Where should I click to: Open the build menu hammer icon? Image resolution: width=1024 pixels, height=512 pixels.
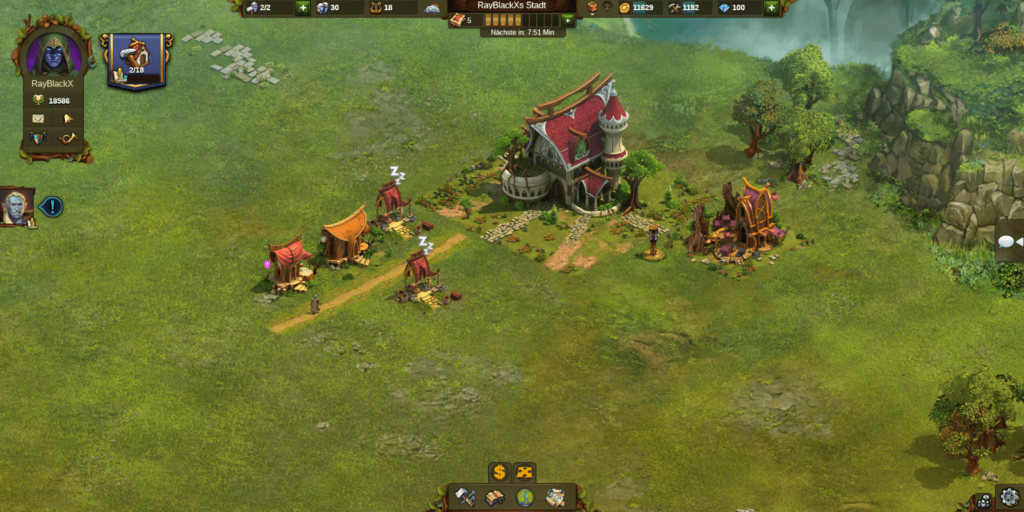466,496
